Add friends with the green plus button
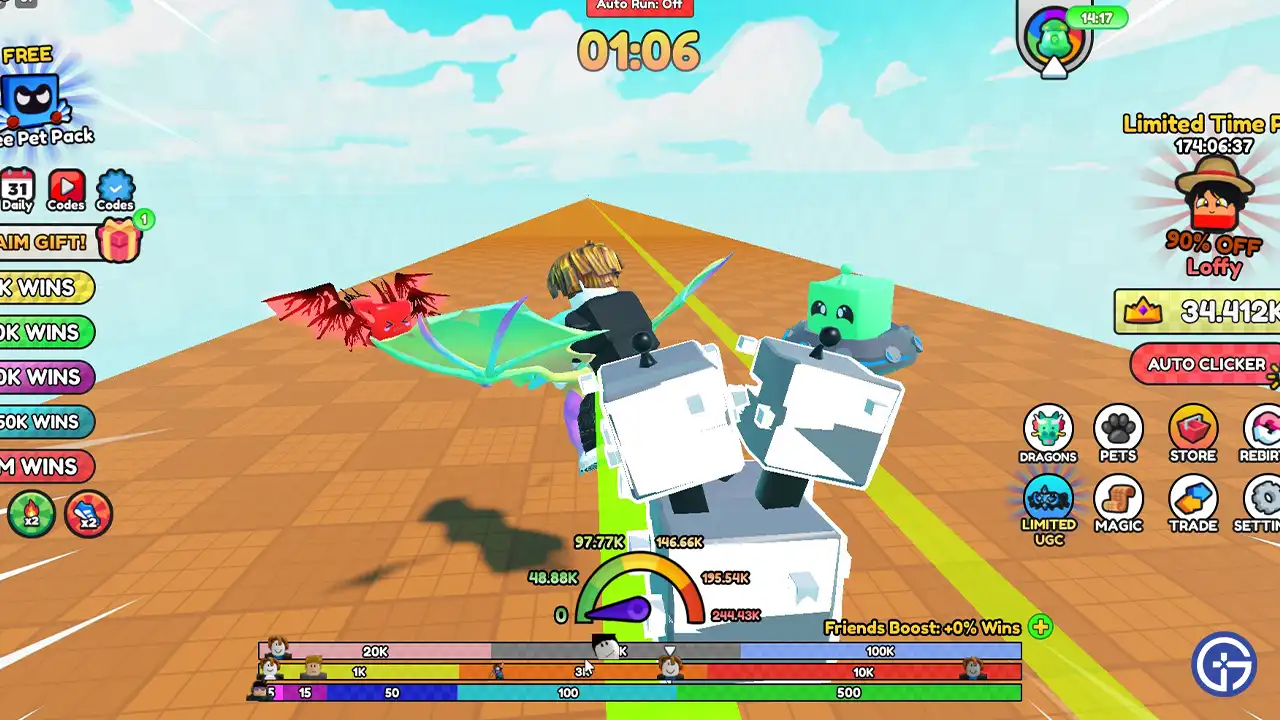 tap(1040, 628)
